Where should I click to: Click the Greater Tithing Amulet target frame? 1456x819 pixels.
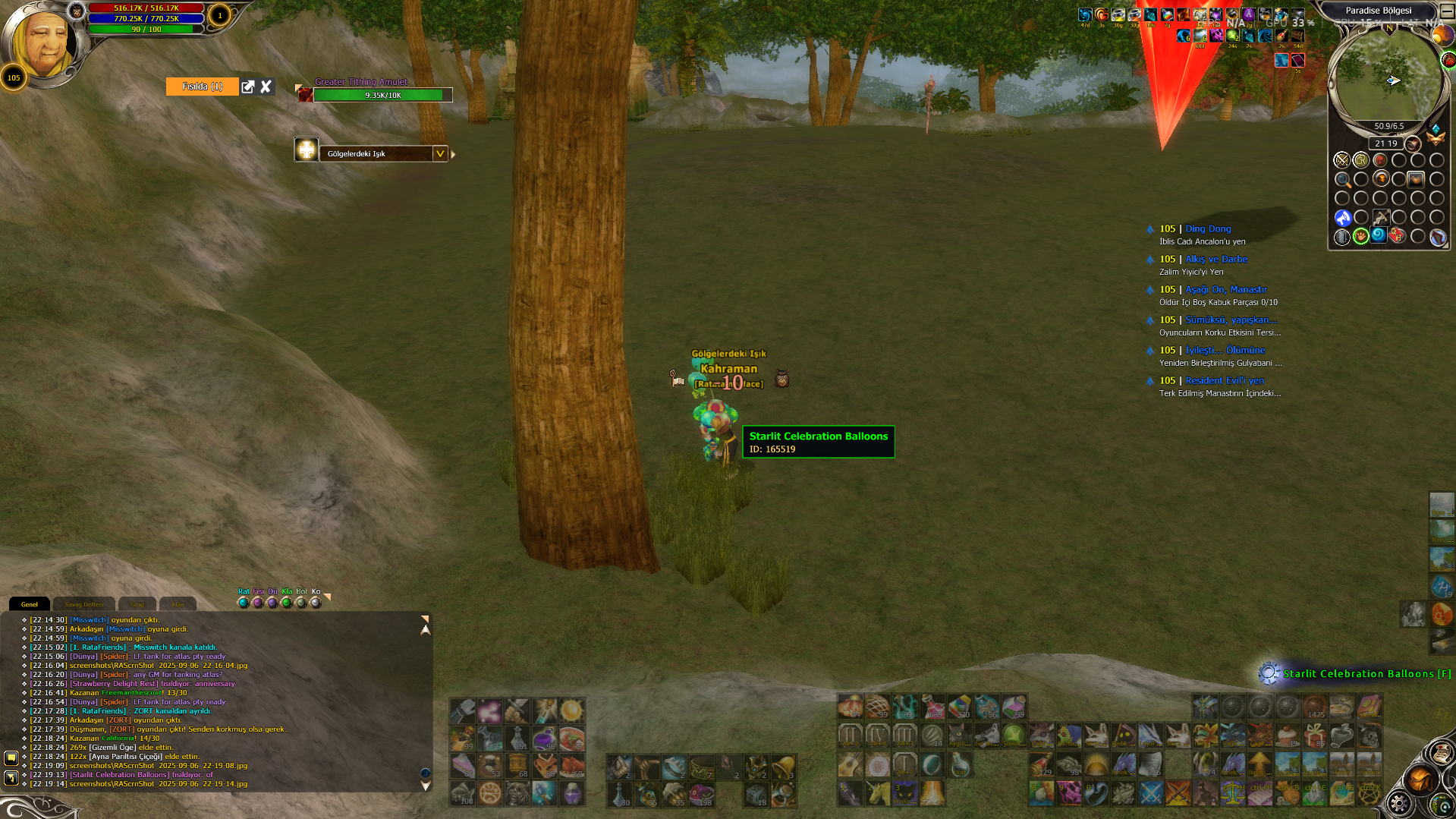pos(382,95)
